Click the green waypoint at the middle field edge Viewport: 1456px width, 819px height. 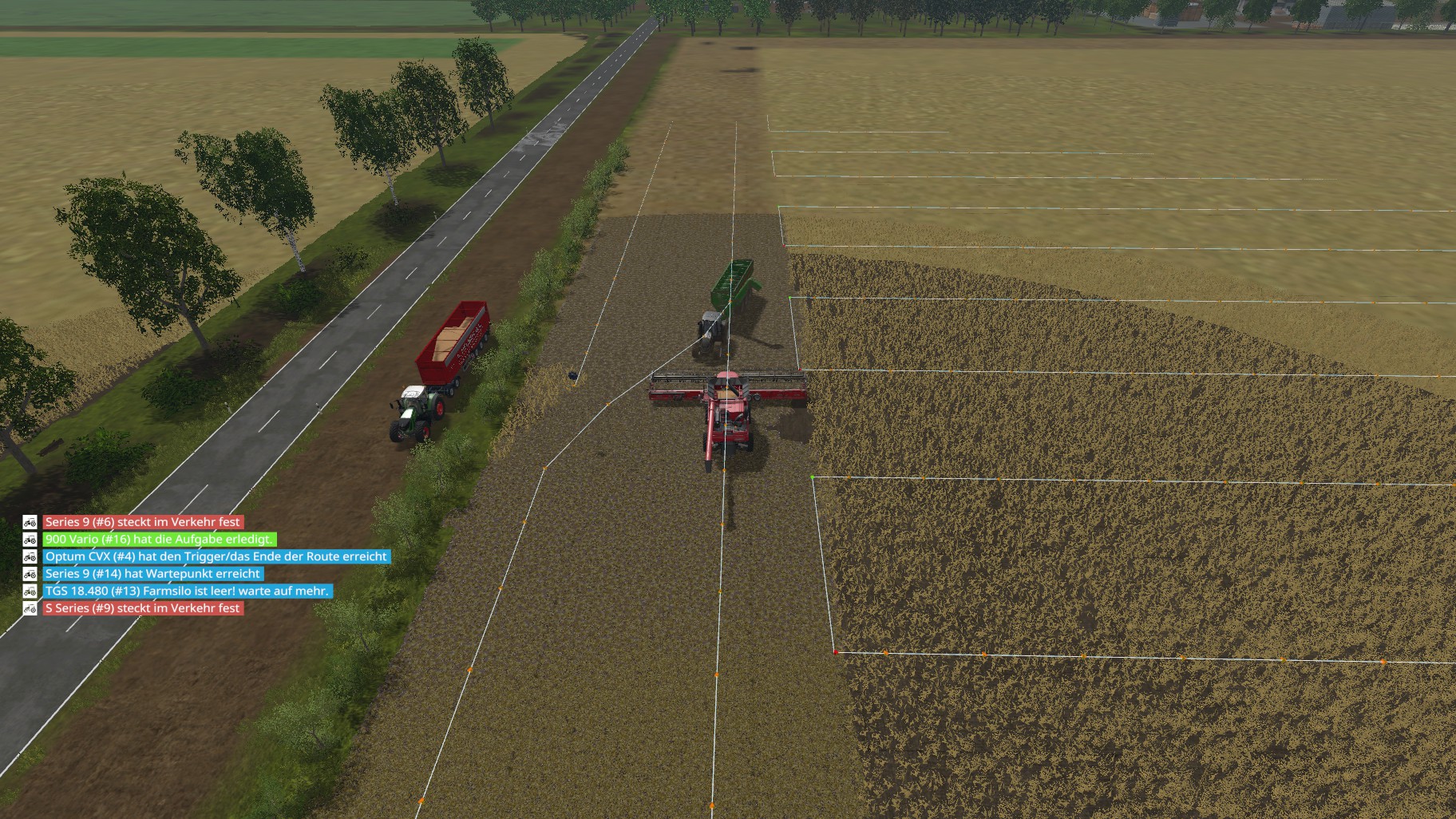(789, 298)
